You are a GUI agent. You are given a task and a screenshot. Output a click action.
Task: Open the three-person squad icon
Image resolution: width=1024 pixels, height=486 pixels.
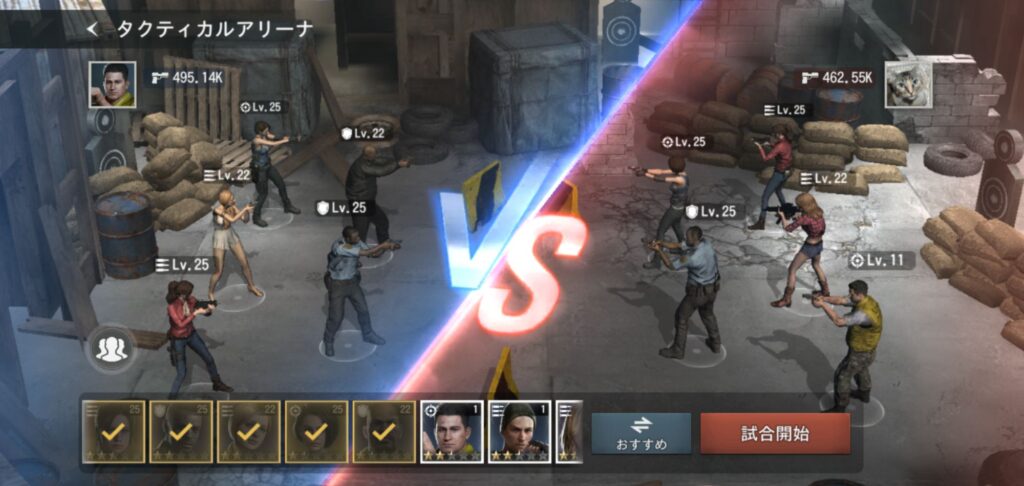click(111, 347)
